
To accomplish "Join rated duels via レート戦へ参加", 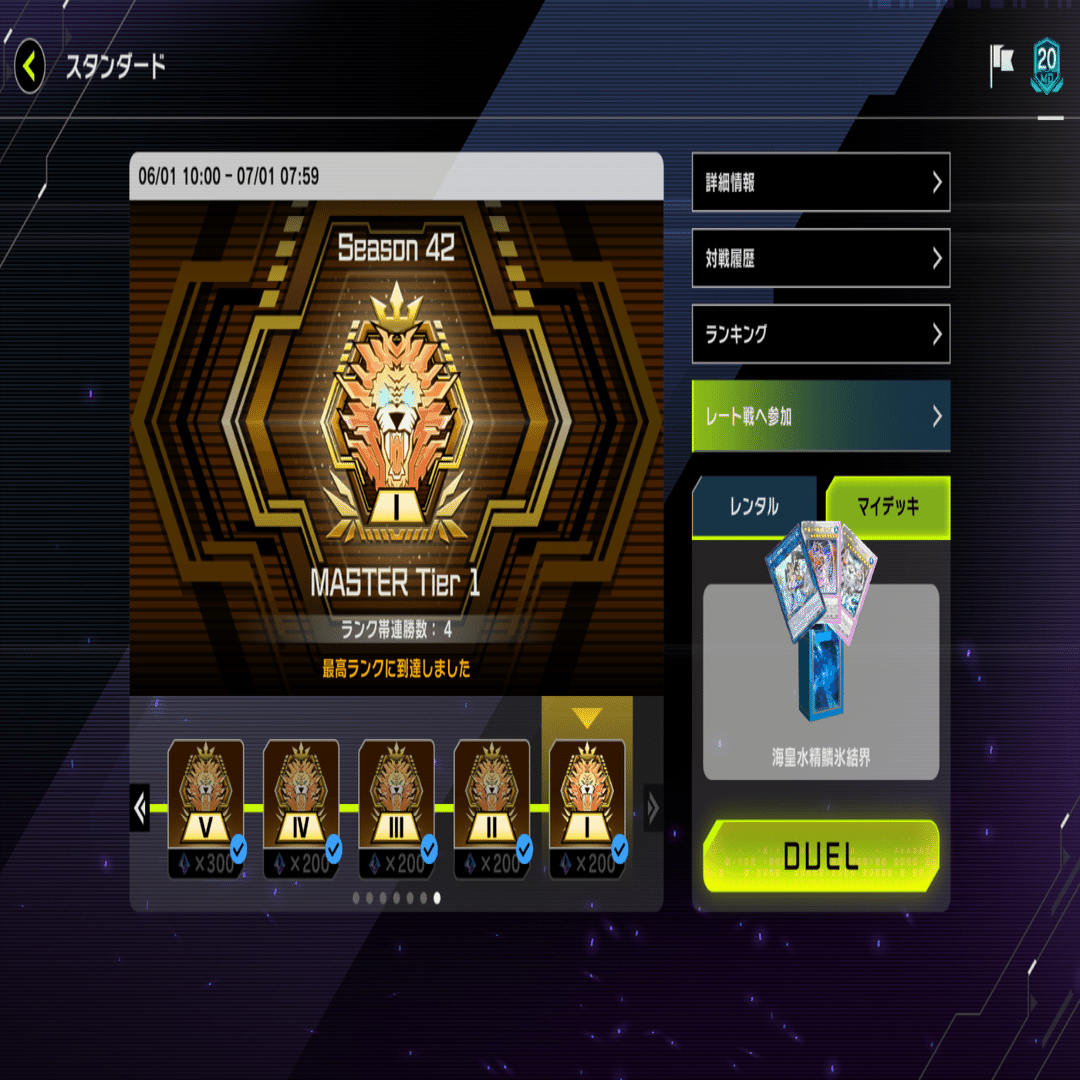I will [820, 416].
